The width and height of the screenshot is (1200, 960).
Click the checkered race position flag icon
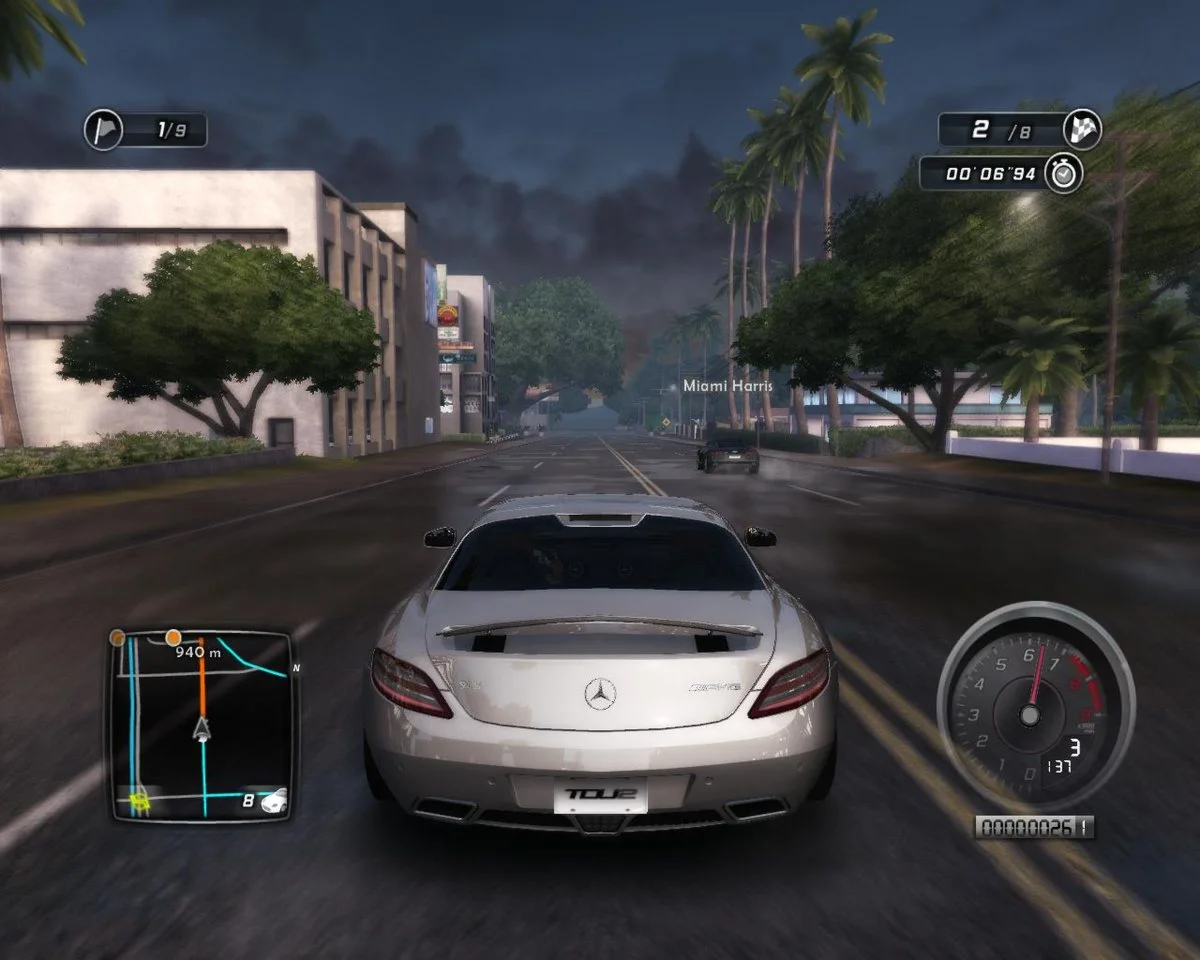click(1083, 129)
